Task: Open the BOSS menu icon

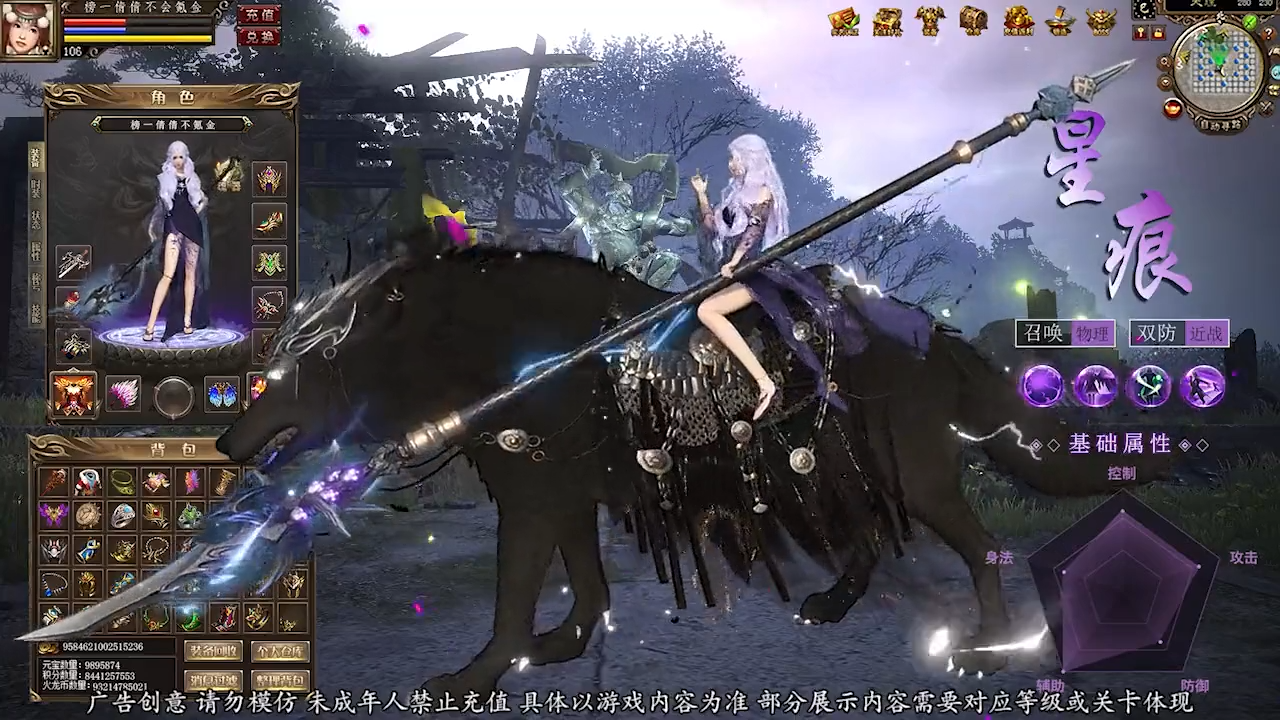Action: coord(1101,21)
